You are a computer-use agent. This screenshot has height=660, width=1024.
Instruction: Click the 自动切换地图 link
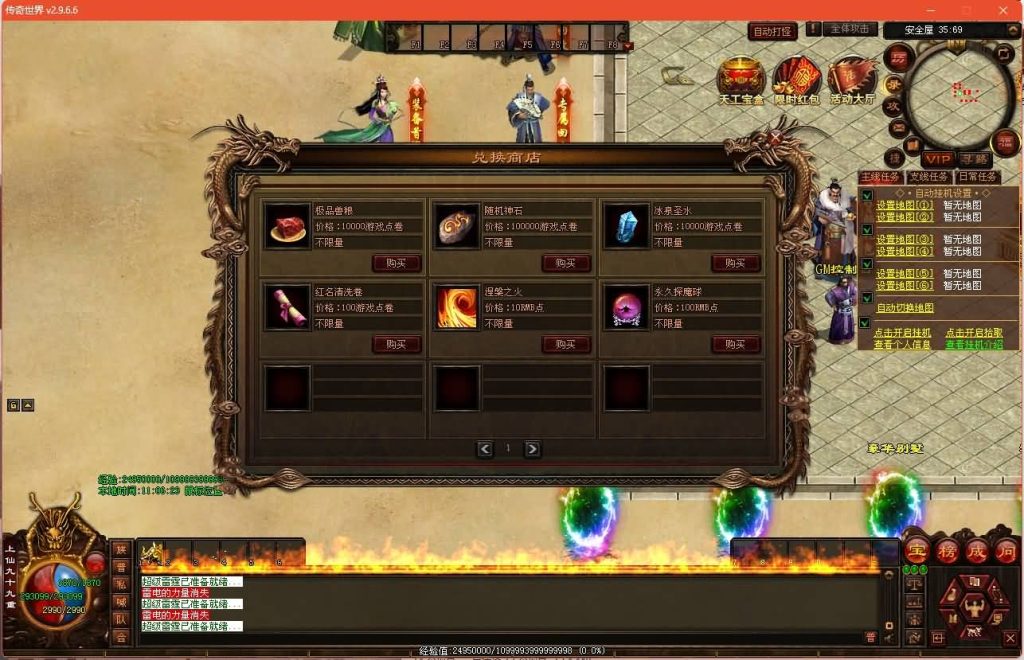pos(905,308)
